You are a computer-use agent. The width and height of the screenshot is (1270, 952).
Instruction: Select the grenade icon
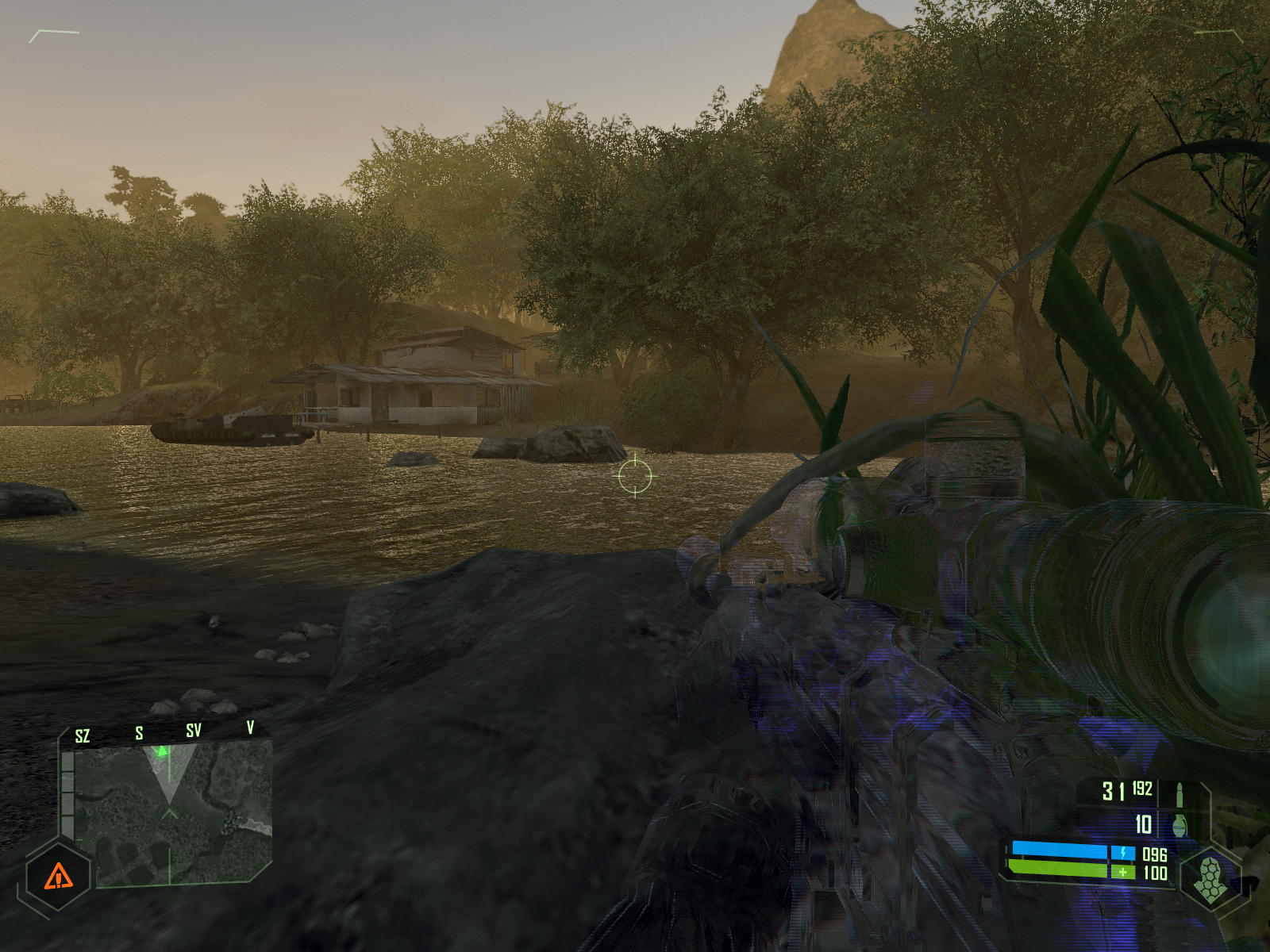coord(1180,825)
